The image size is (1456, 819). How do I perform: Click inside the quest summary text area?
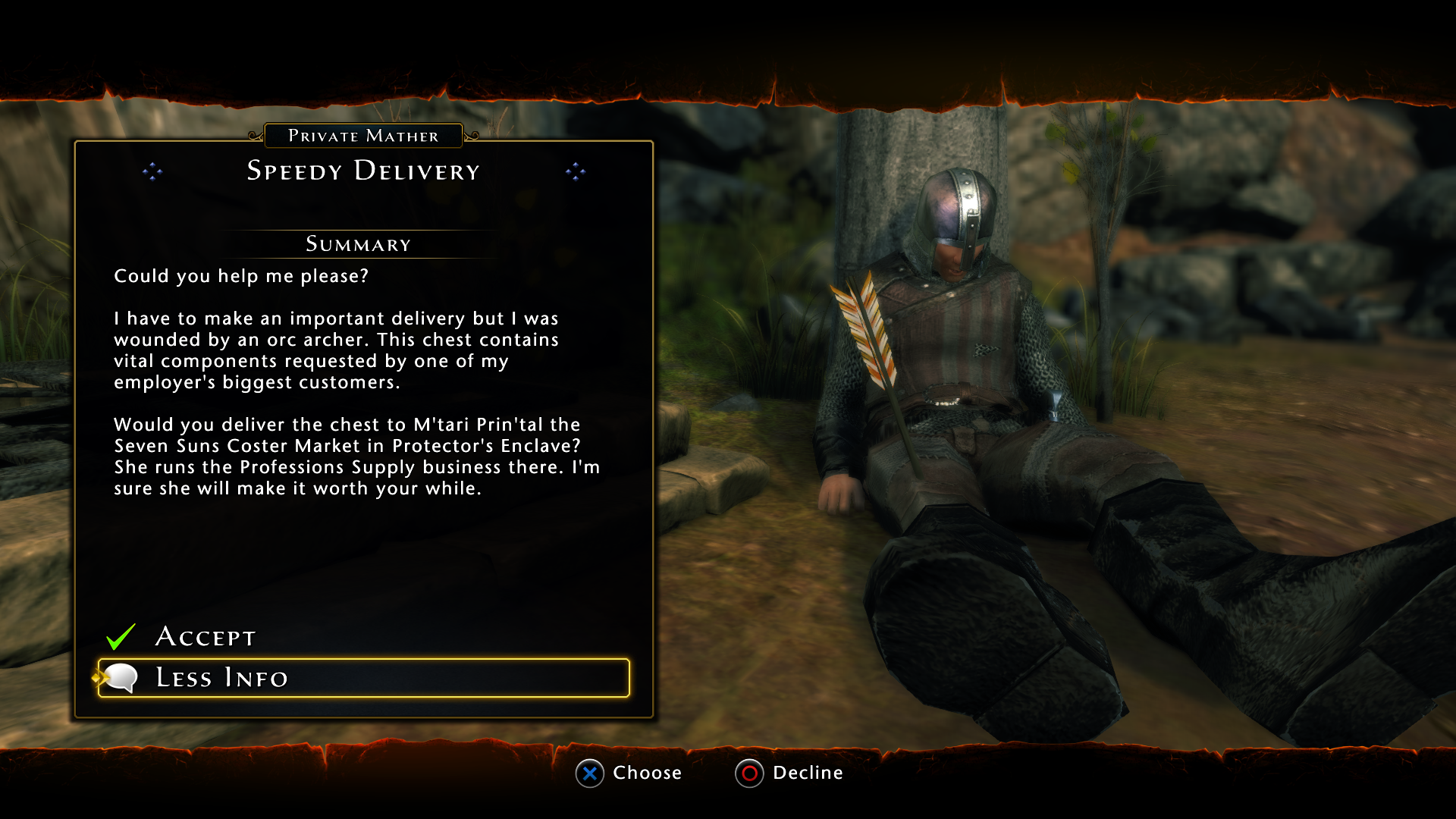(356, 379)
